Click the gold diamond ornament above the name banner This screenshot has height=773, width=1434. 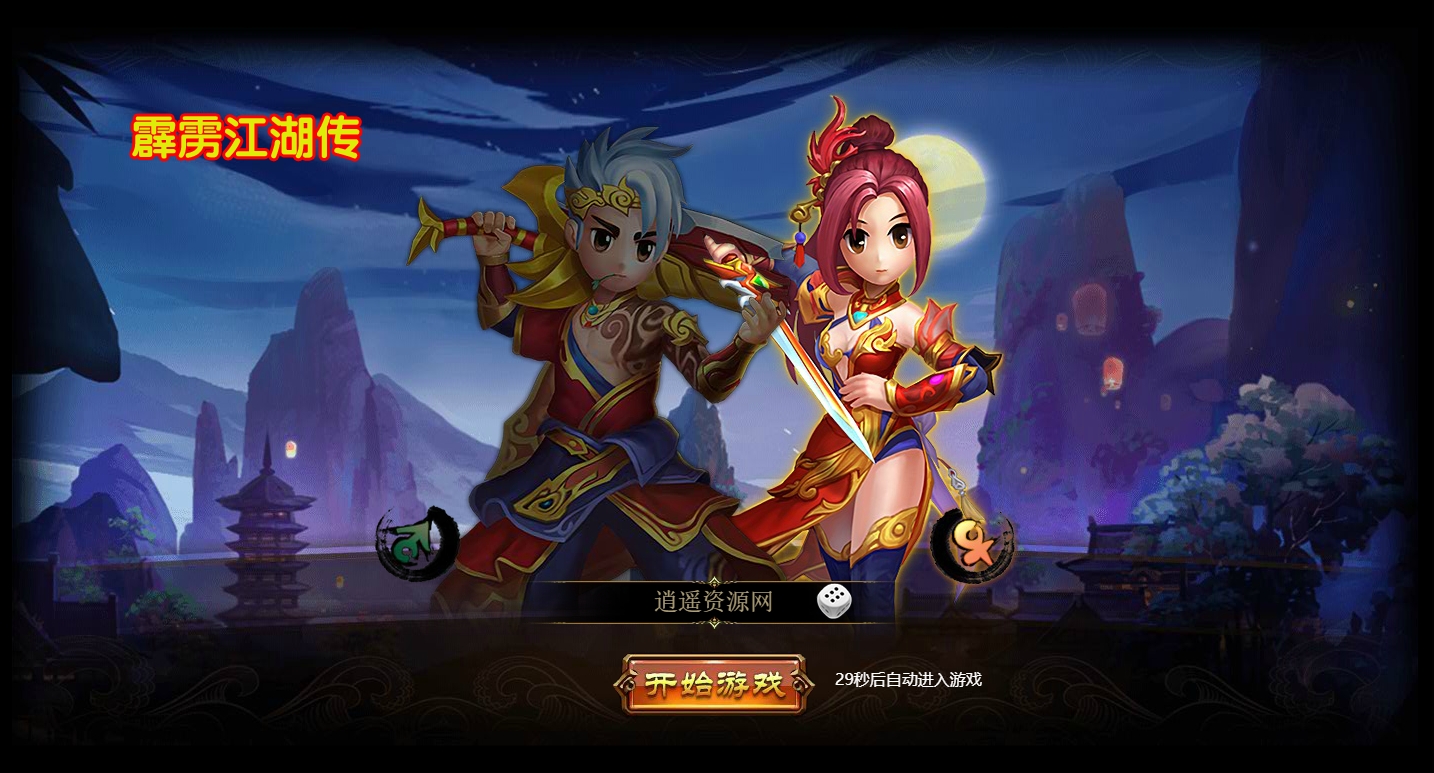(x=714, y=583)
